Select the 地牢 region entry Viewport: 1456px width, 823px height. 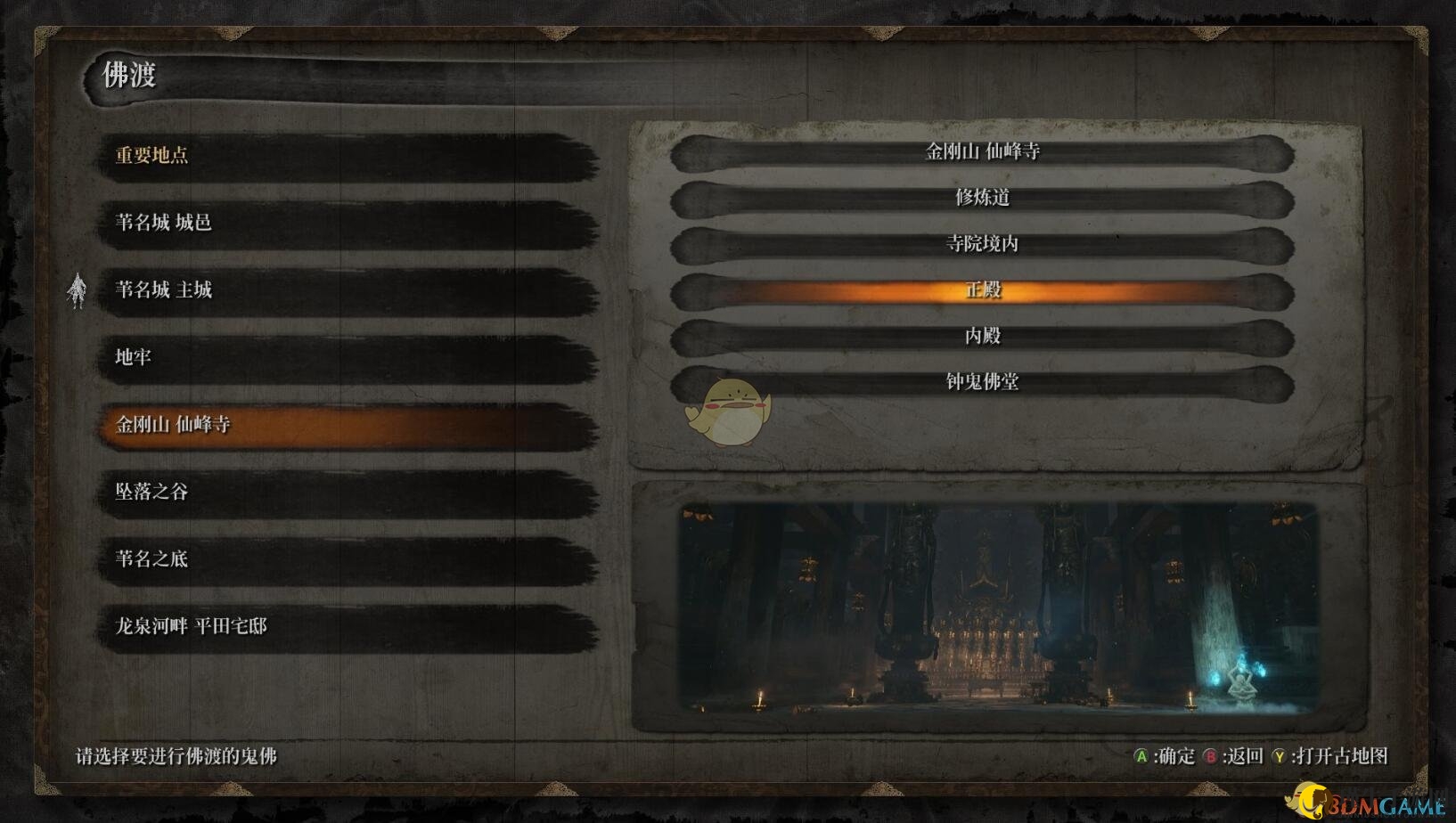tap(346, 358)
